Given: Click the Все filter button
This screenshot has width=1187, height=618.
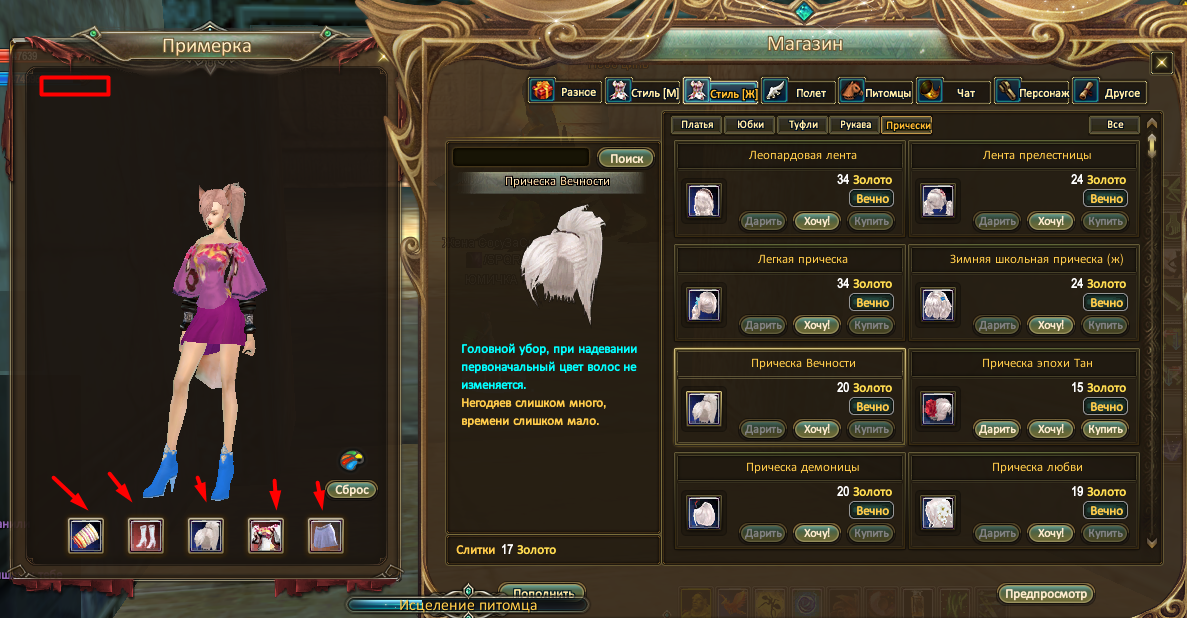Looking at the screenshot, I should coord(1113,125).
